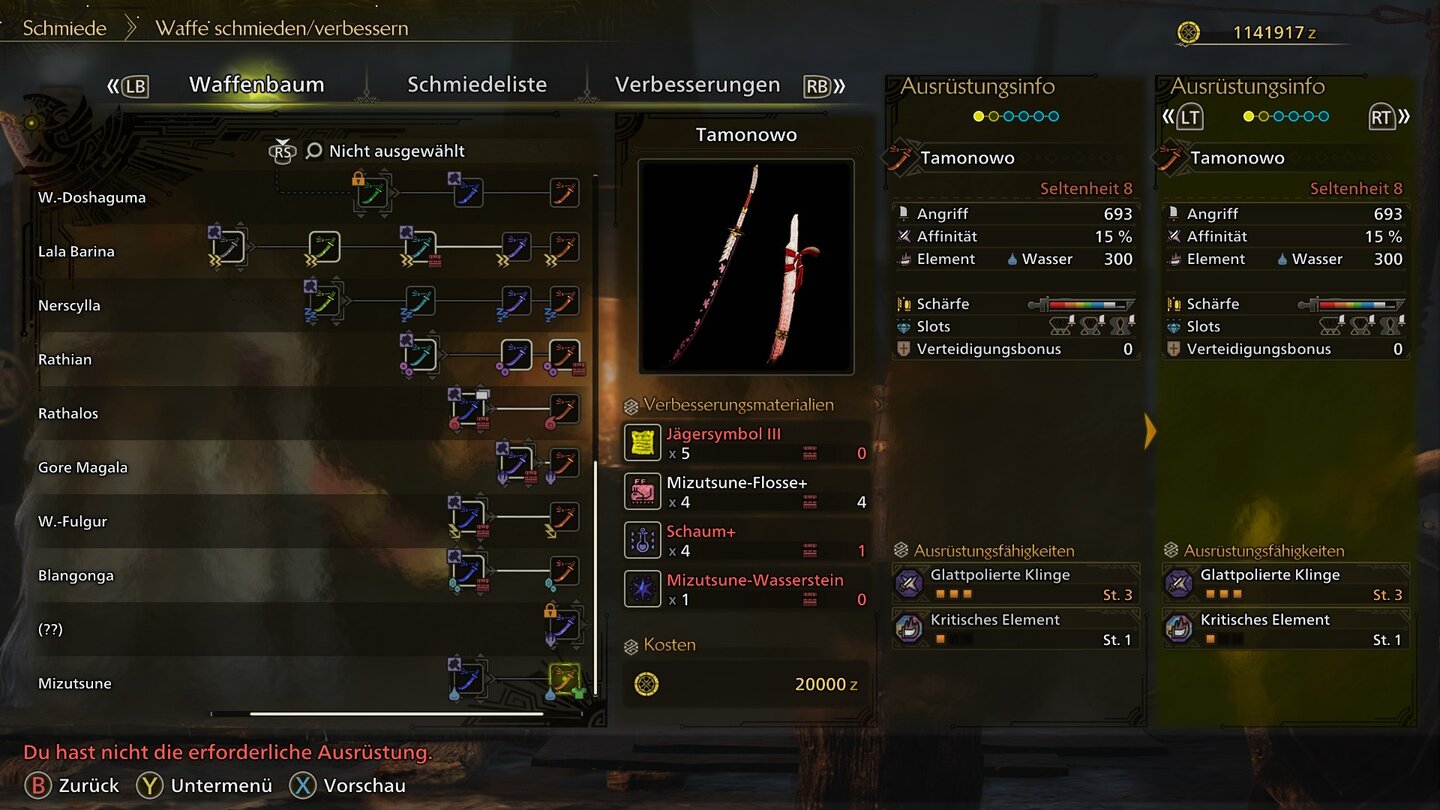Screen dimensions: 1440x810
Task: Select the Rathalos weapon tree row
Action: pyautogui.click(x=68, y=413)
